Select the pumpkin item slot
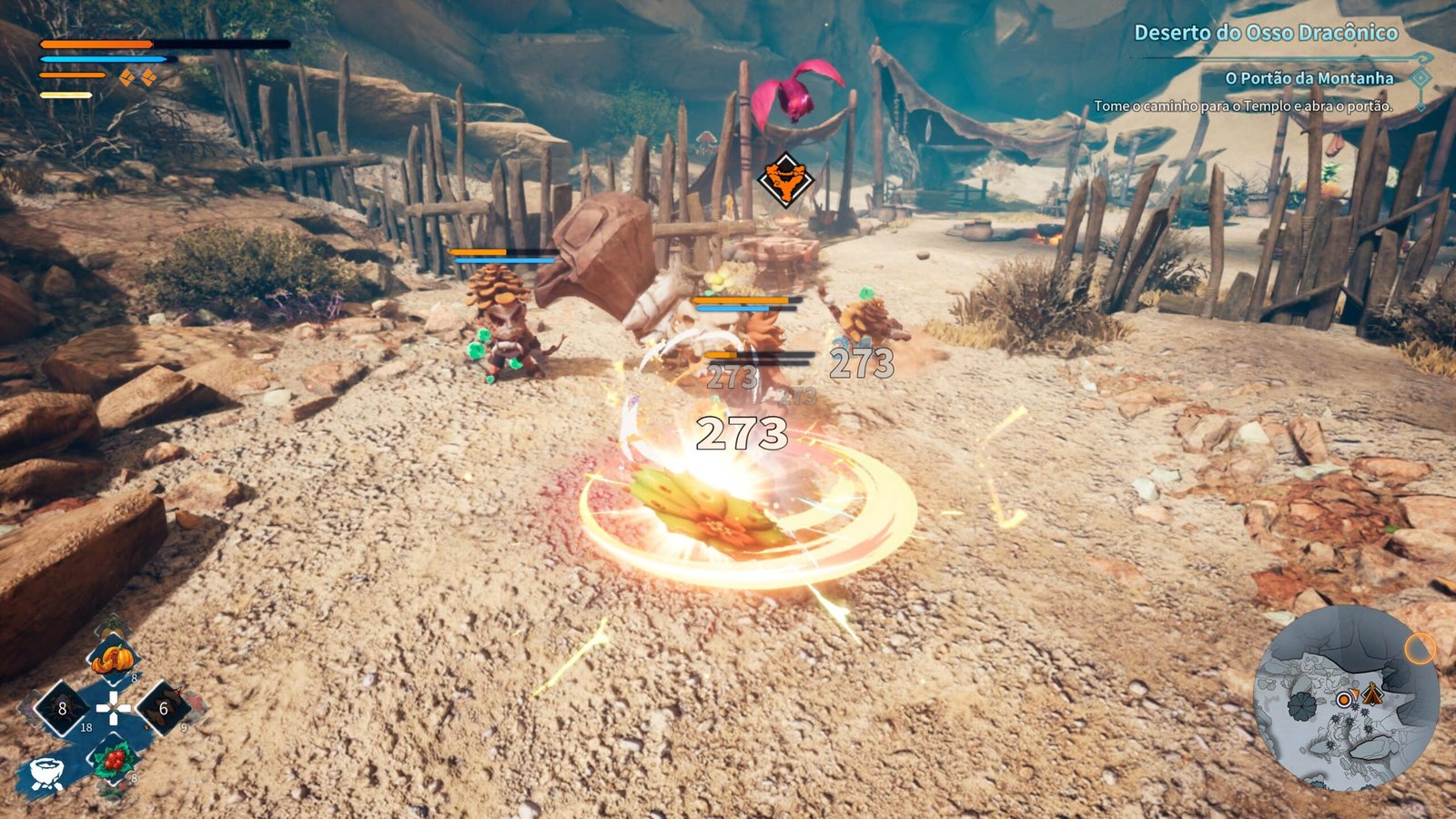Image resolution: width=1456 pixels, height=819 pixels. point(114,658)
